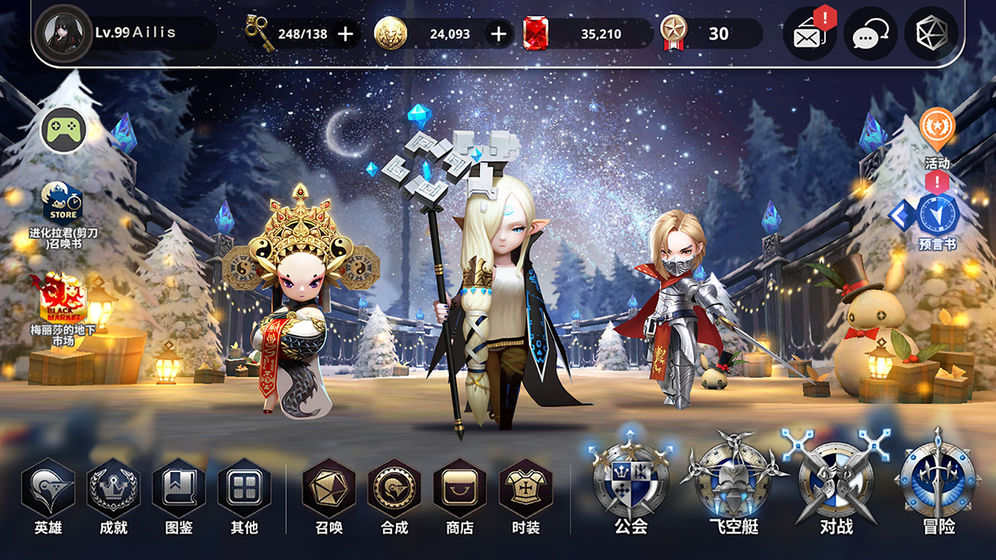Add gold using the plus button
This screenshot has width=996, height=560.
[499, 34]
